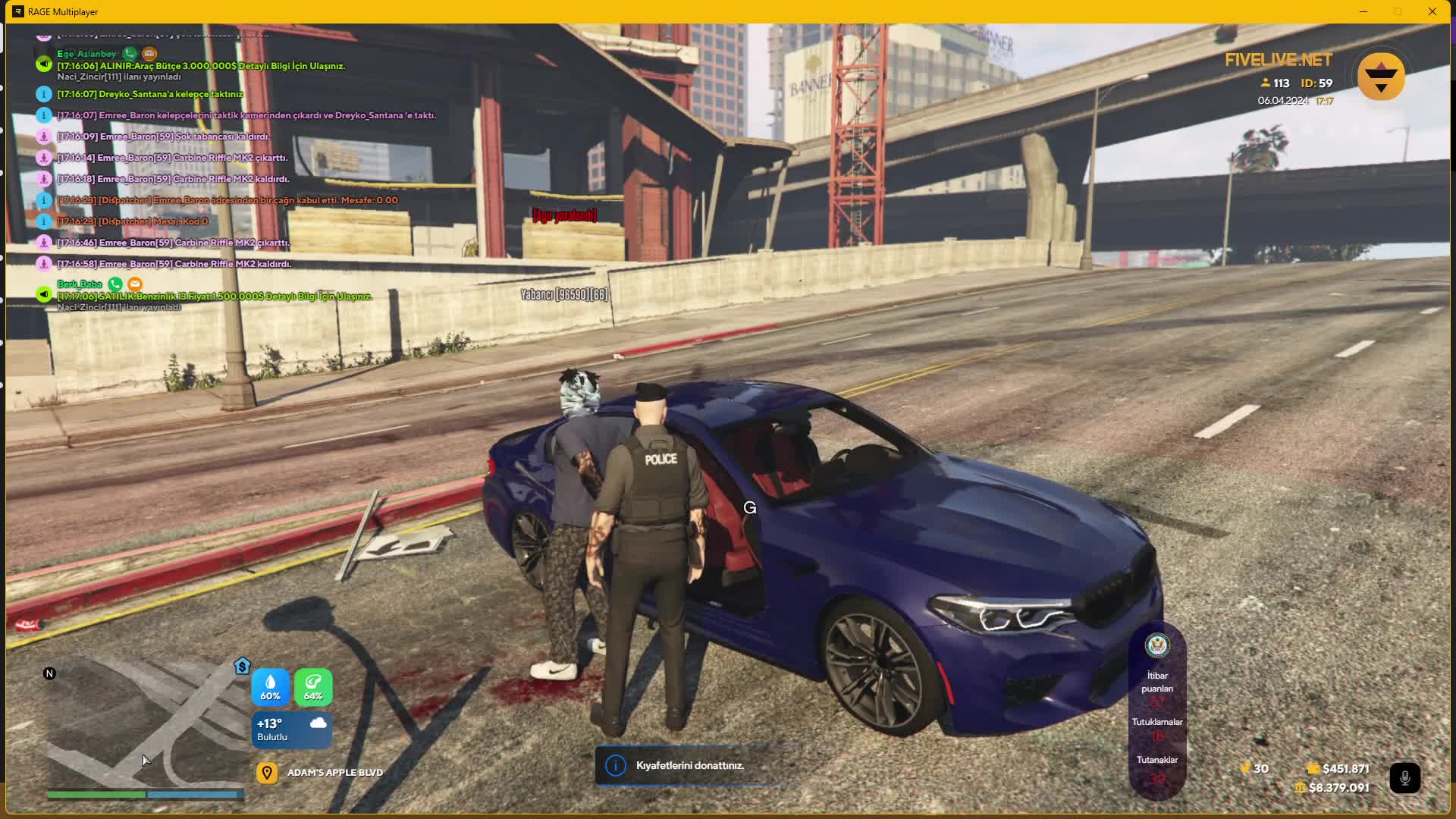
Task: Click the minimap
Action: [144, 728]
